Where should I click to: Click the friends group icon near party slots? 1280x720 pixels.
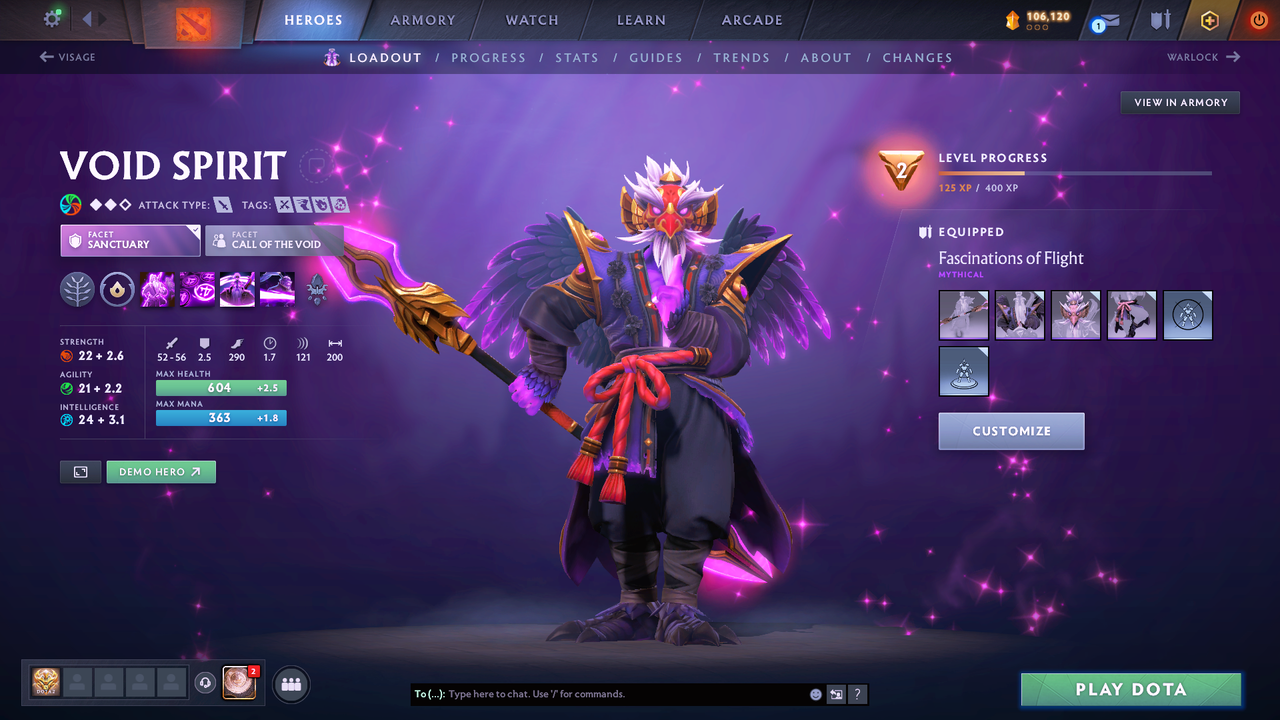click(x=290, y=683)
